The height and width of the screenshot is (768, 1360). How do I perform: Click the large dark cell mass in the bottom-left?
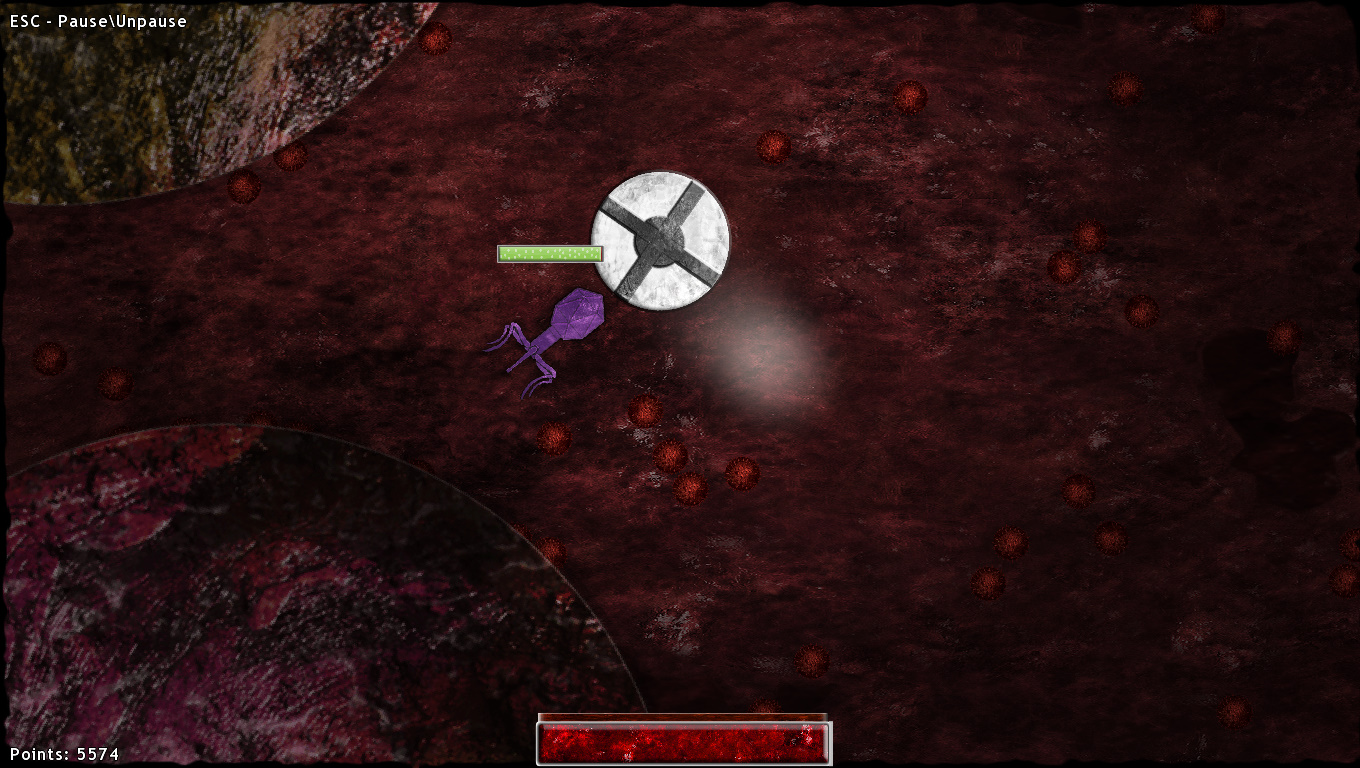pyautogui.click(x=280, y=600)
